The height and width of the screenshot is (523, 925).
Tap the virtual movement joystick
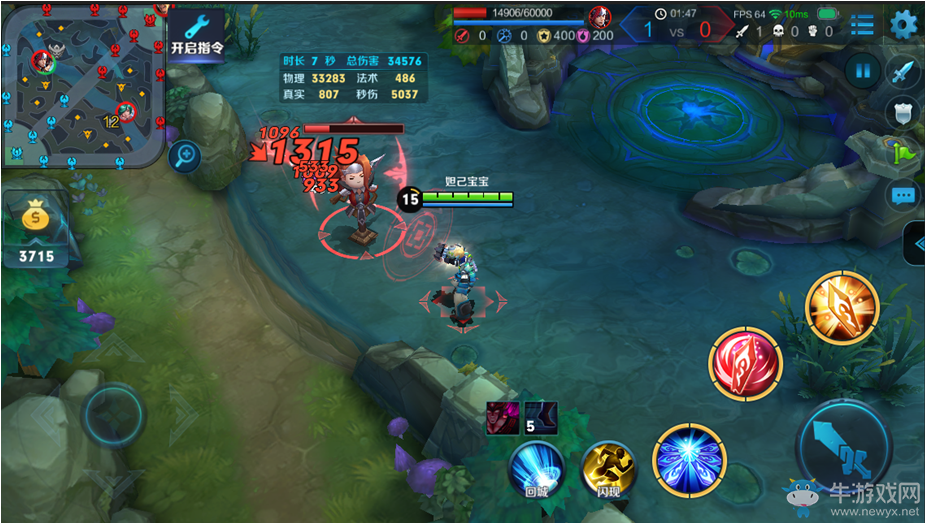(113, 414)
